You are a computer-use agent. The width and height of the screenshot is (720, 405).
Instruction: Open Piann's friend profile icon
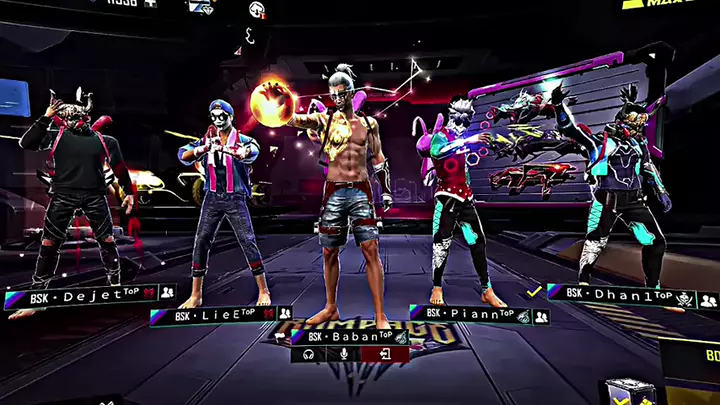point(541,316)
